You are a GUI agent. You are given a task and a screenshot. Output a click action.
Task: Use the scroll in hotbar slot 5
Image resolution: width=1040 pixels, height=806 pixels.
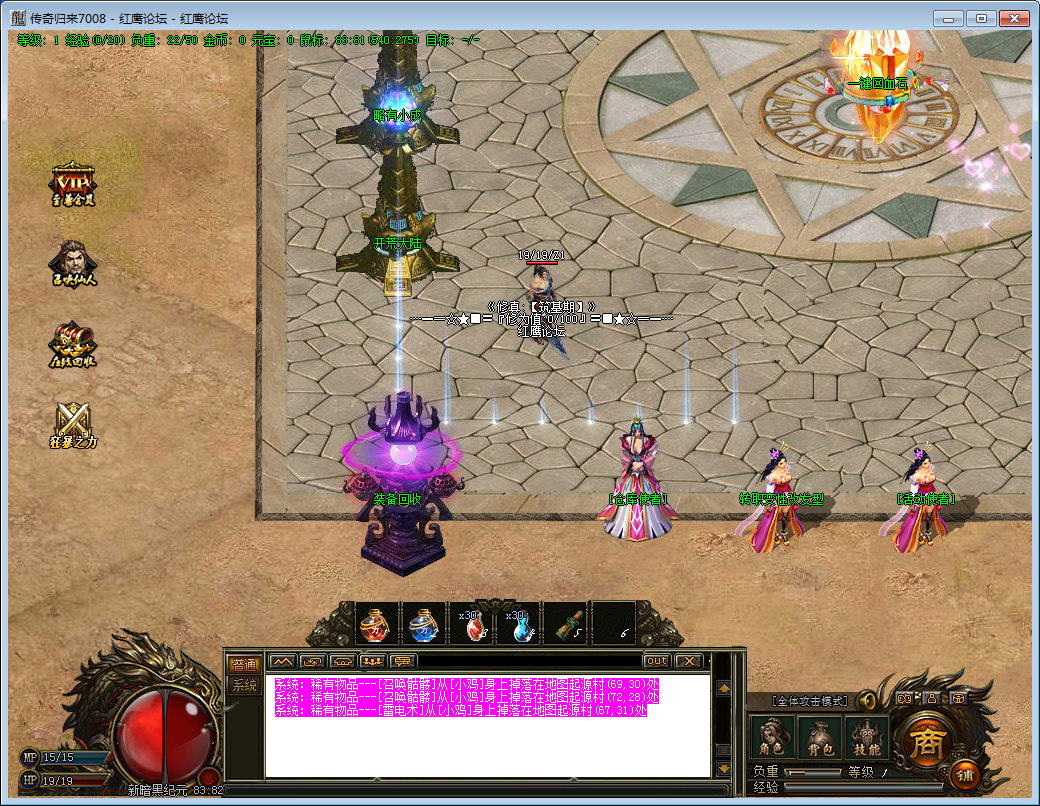566,625
